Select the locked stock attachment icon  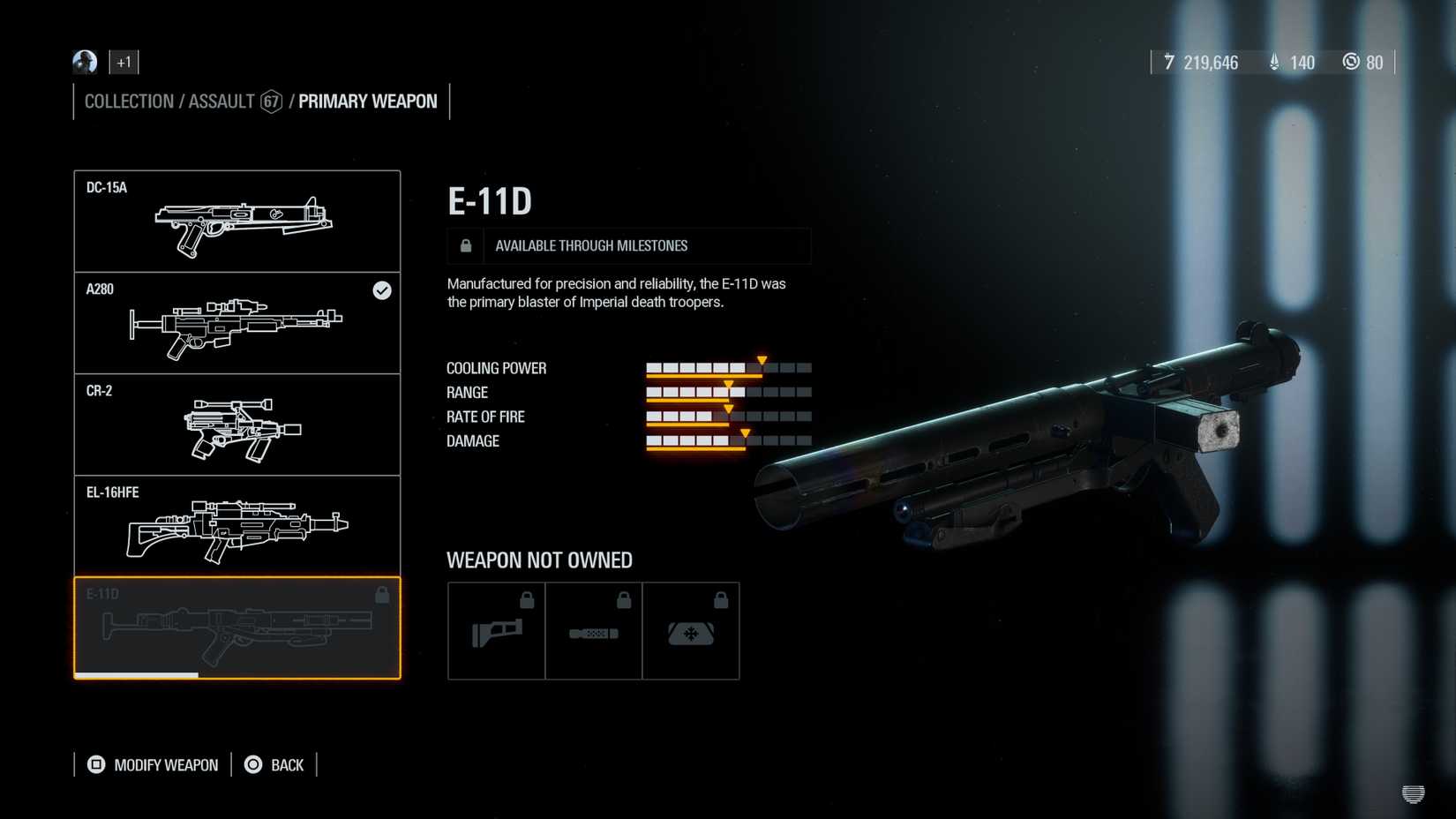coord(496,630)
